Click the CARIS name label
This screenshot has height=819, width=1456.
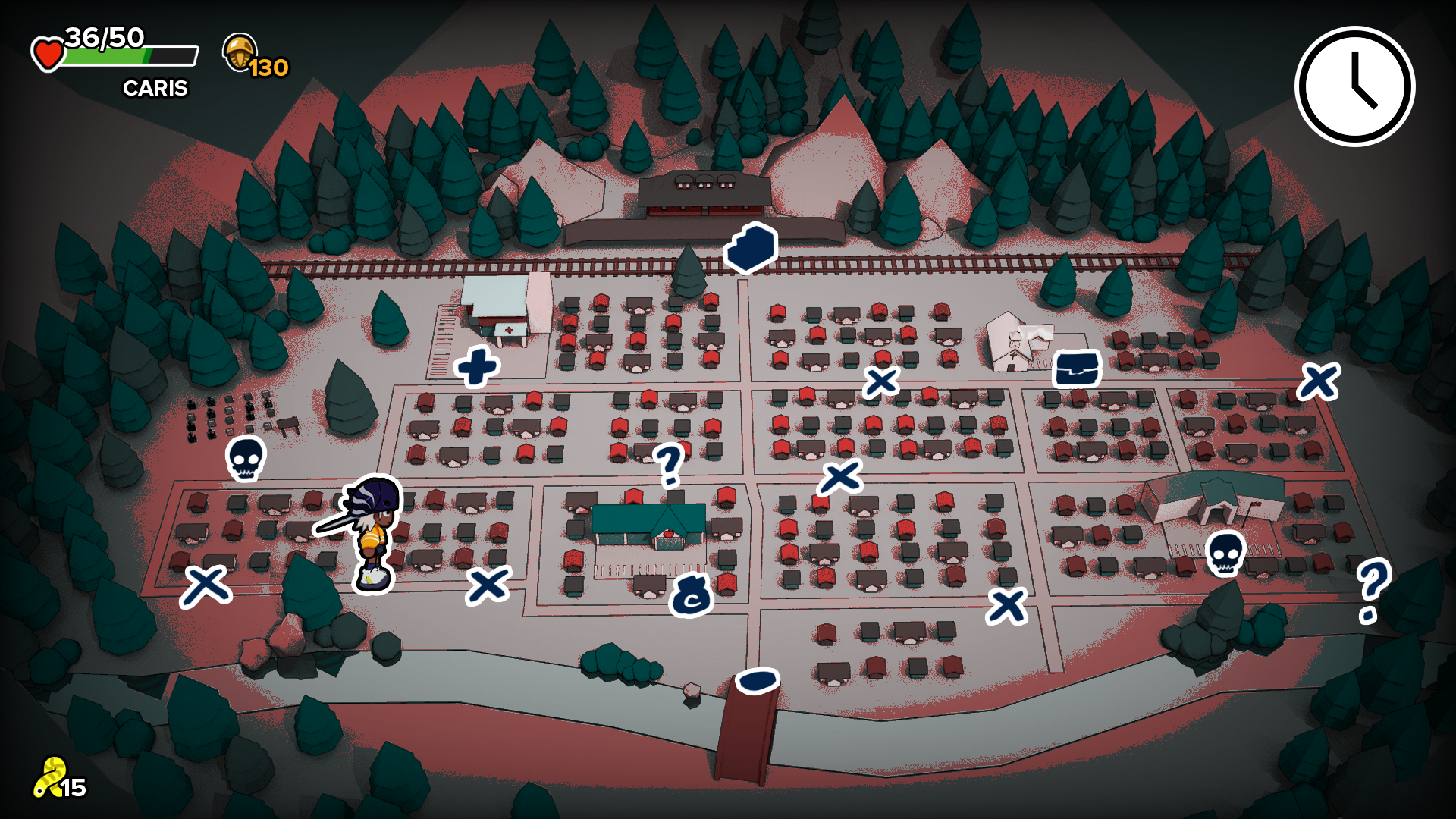[x=155, y=89]
